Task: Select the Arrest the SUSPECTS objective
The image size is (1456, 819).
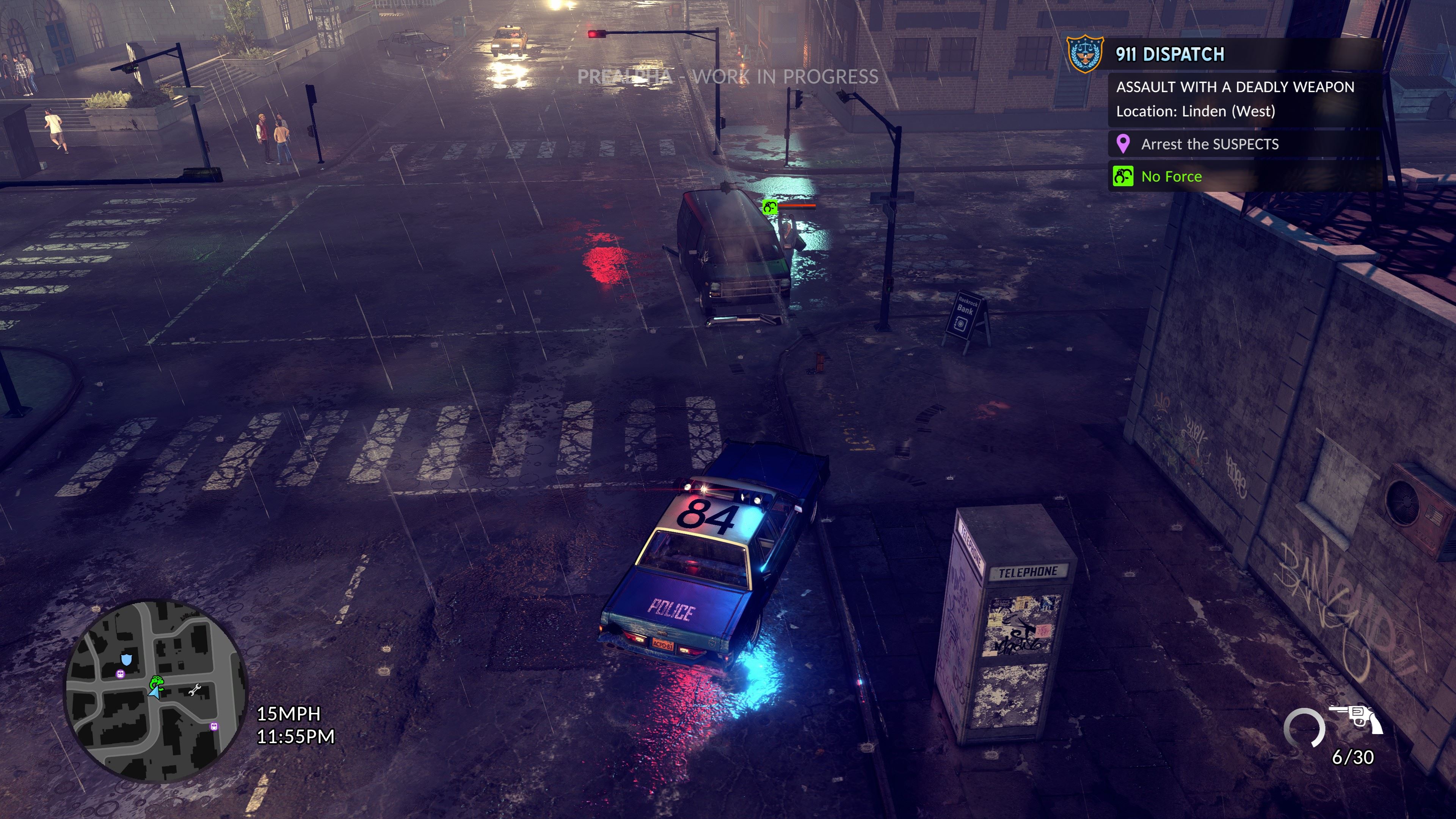Action: click(1209, 144)
